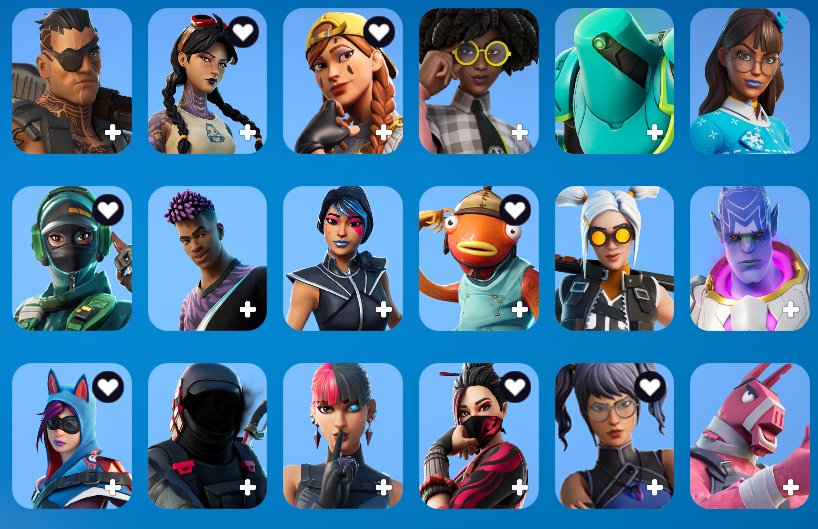Select the eyepatch soldier outfit tile
The height and width of the screenshot is (529, 818).
click(71, 81)
